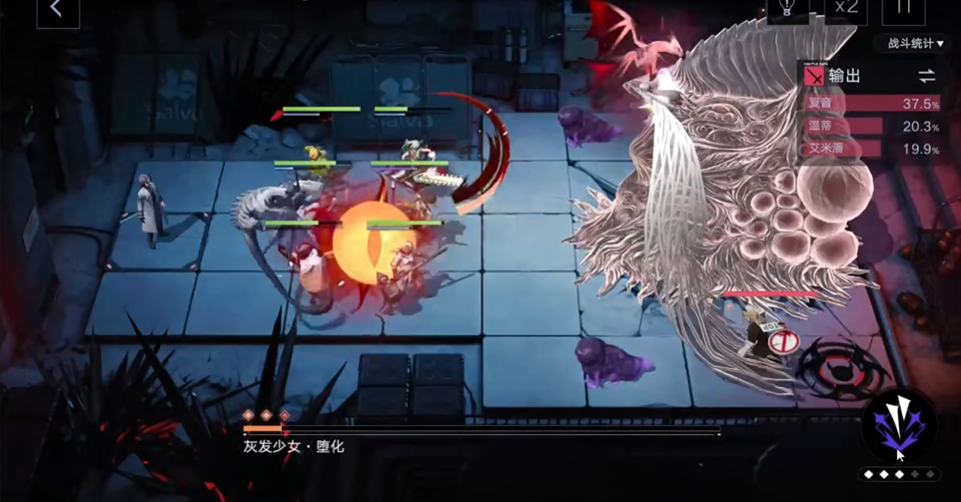Switch stat type with the swap arrows icon
Image resolution: width=961 pixels, height=502 pixels.
[x=927, y=76]
